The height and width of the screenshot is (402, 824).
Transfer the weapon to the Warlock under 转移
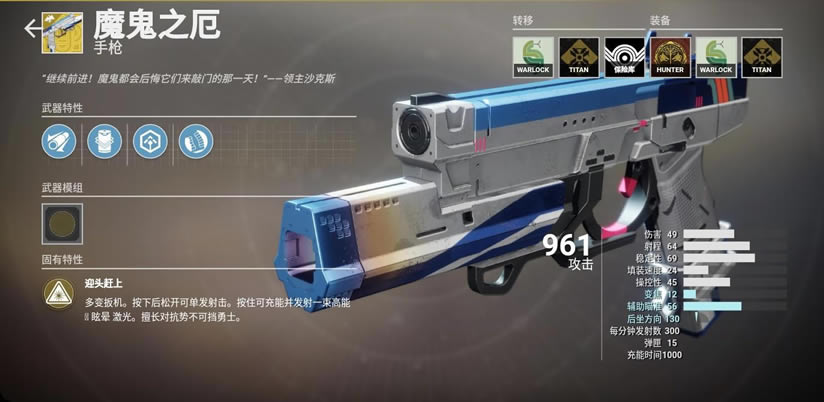(529, 55)
